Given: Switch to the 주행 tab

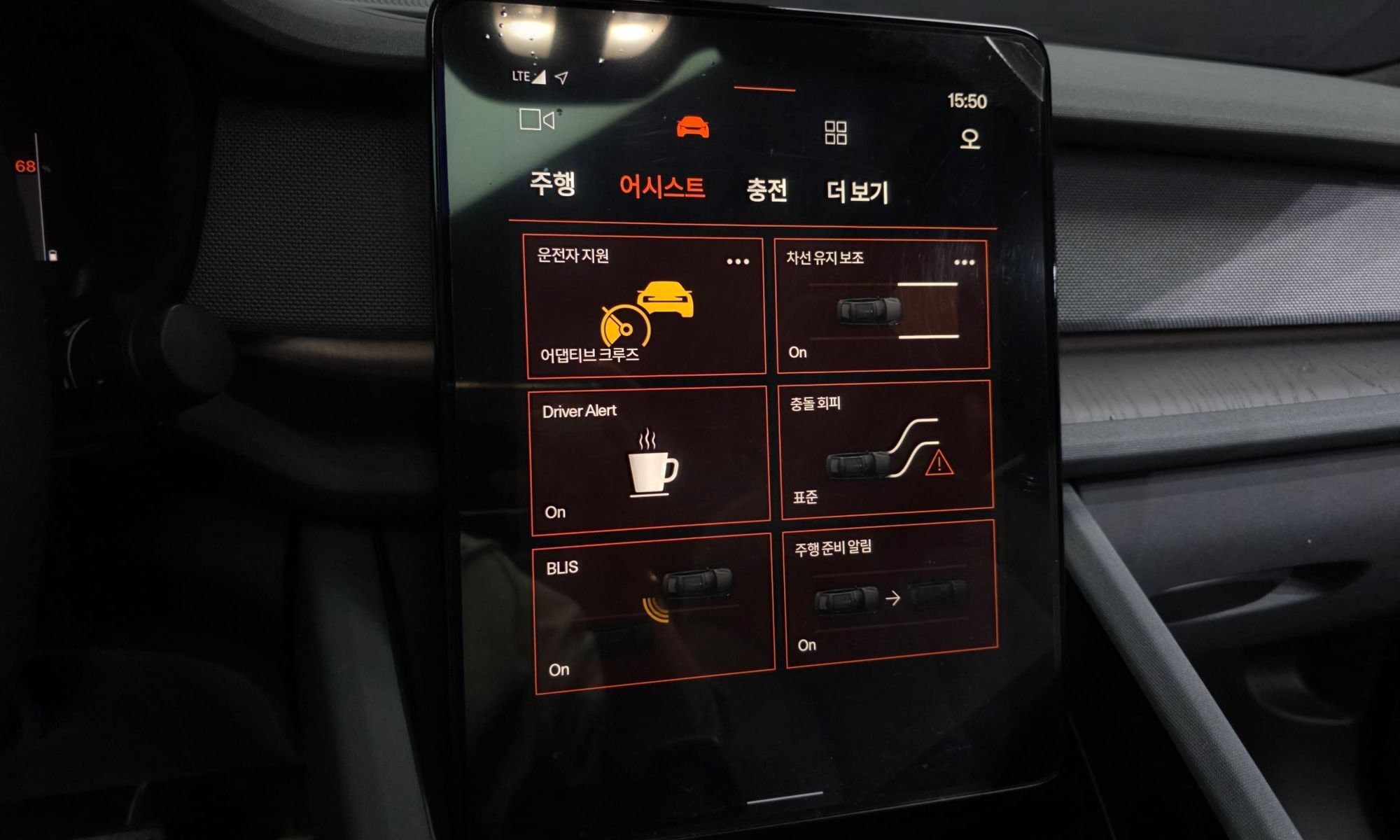Looking at the screenshot, I should coord(552,183).
